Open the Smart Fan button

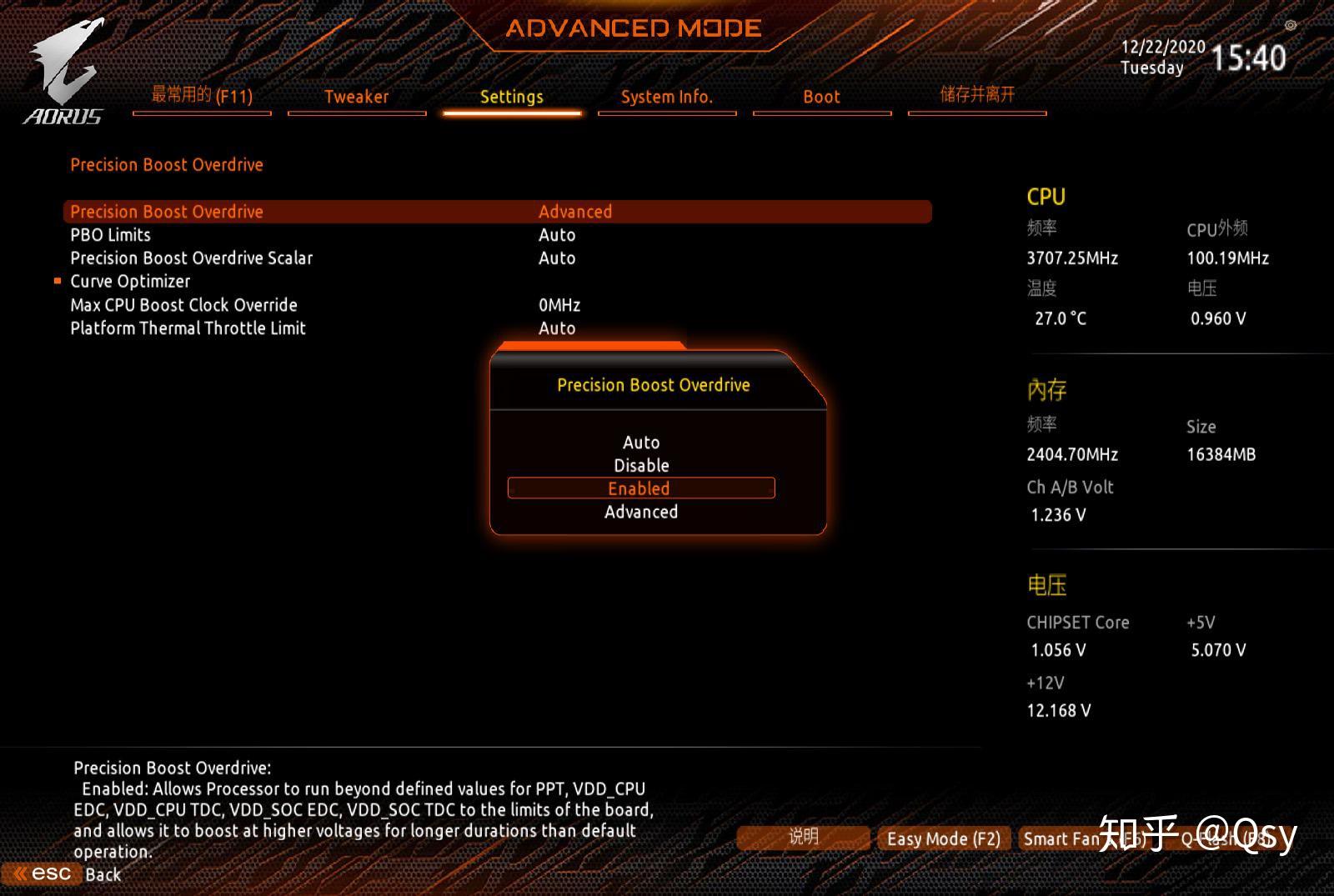tap(1061, 838)
